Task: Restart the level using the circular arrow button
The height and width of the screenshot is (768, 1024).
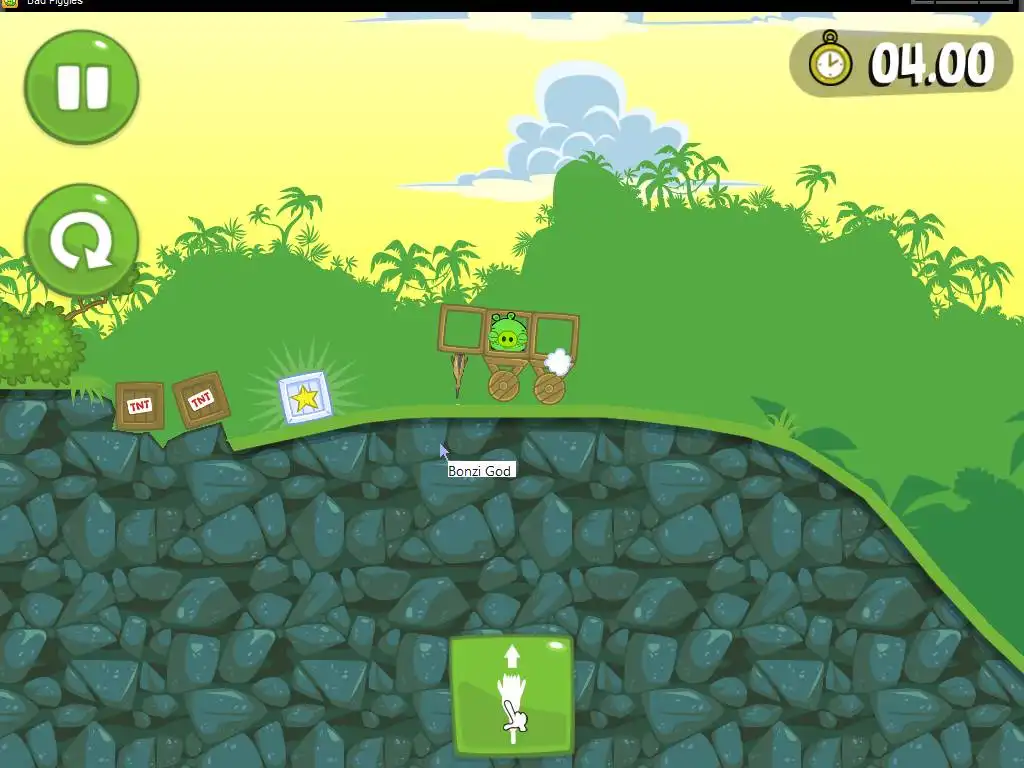Action: 81,240
